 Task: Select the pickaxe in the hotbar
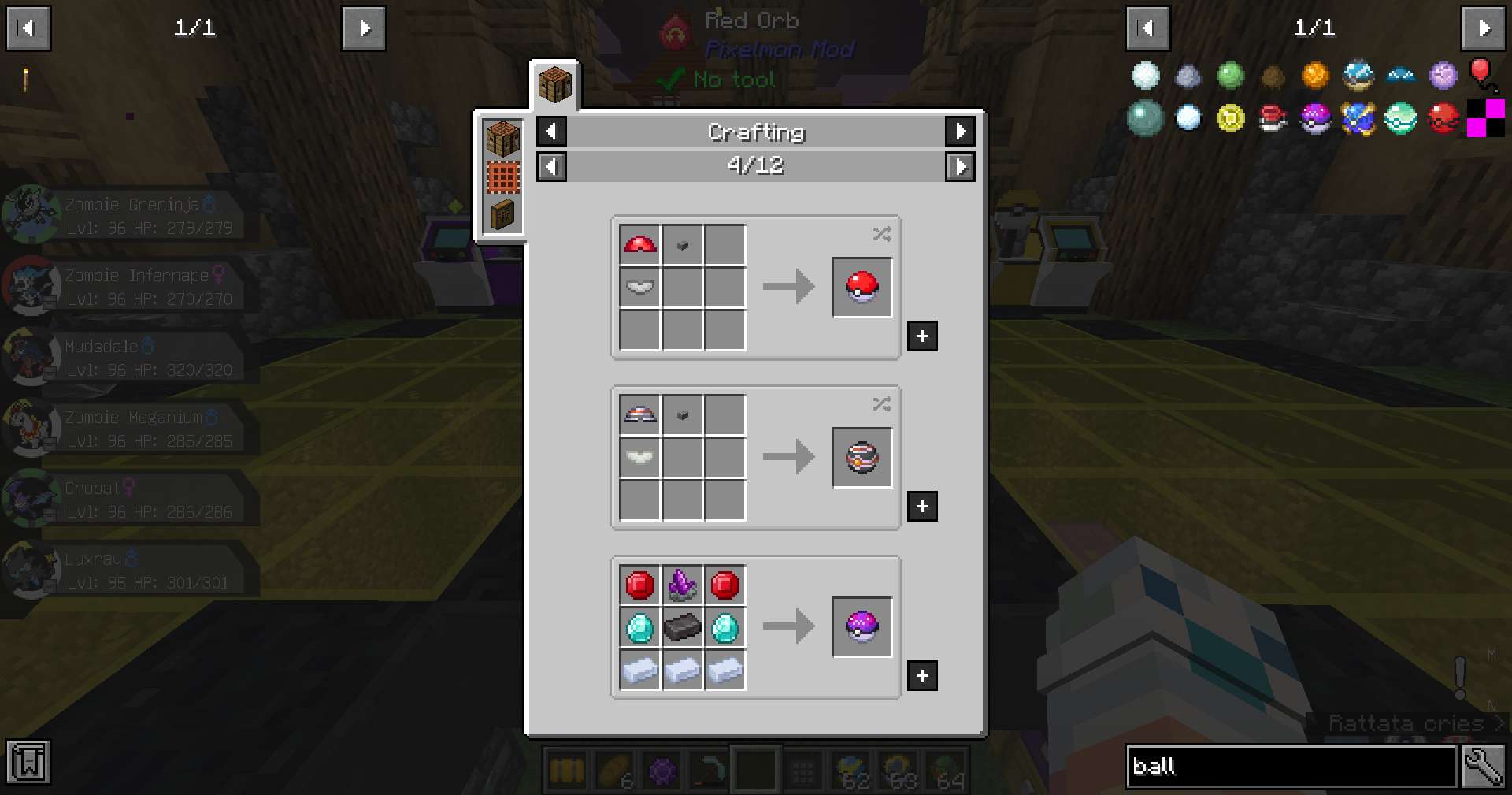click(x=707, y=770)
